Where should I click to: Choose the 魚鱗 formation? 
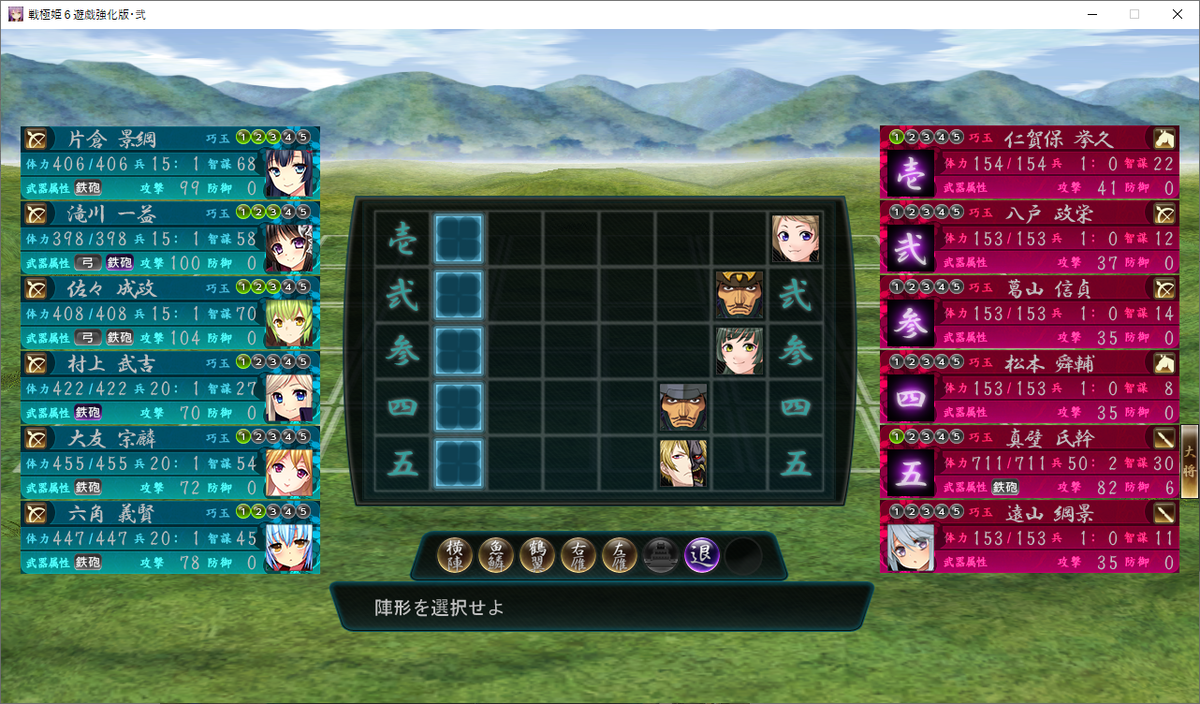[x=497, y=555]
